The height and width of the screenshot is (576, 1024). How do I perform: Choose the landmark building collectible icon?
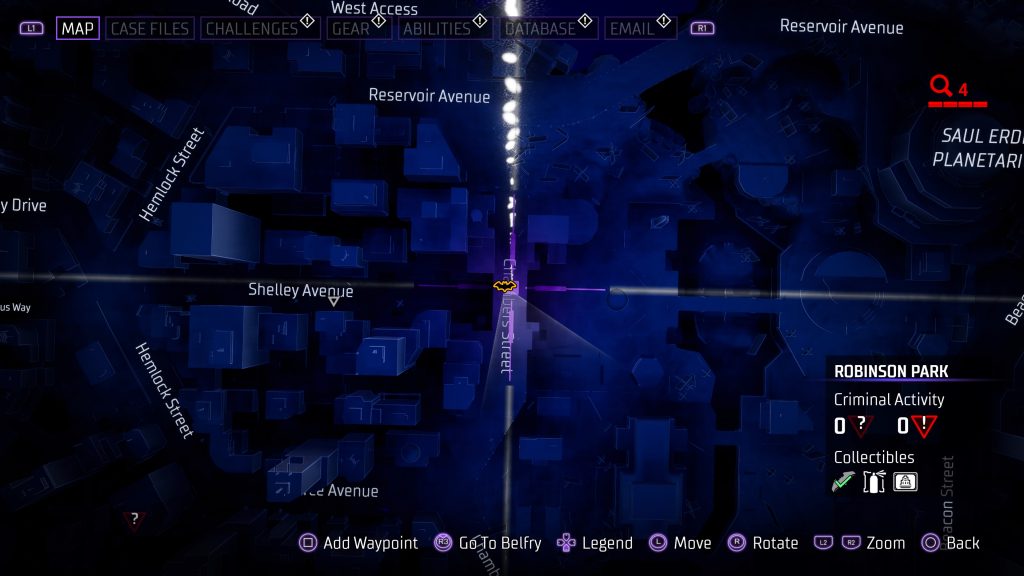tap(905, 482)
